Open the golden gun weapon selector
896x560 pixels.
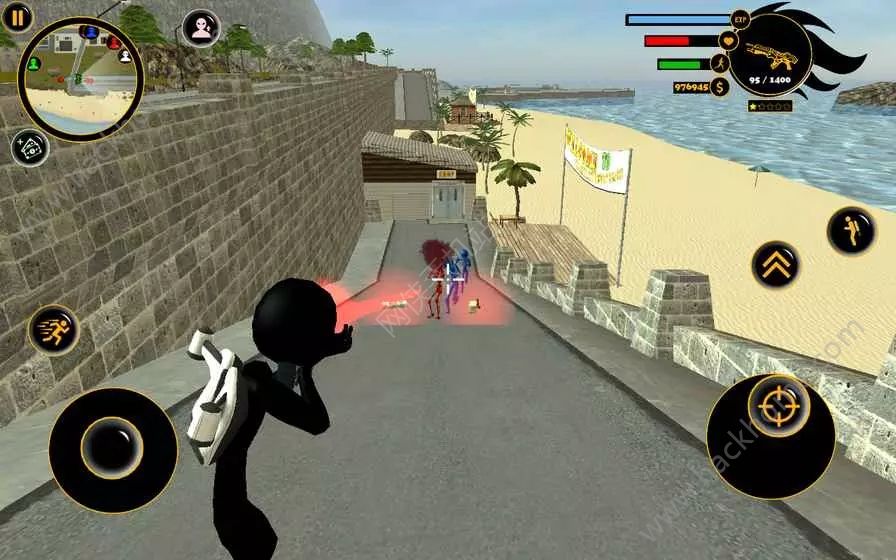(x=769, y=55)
